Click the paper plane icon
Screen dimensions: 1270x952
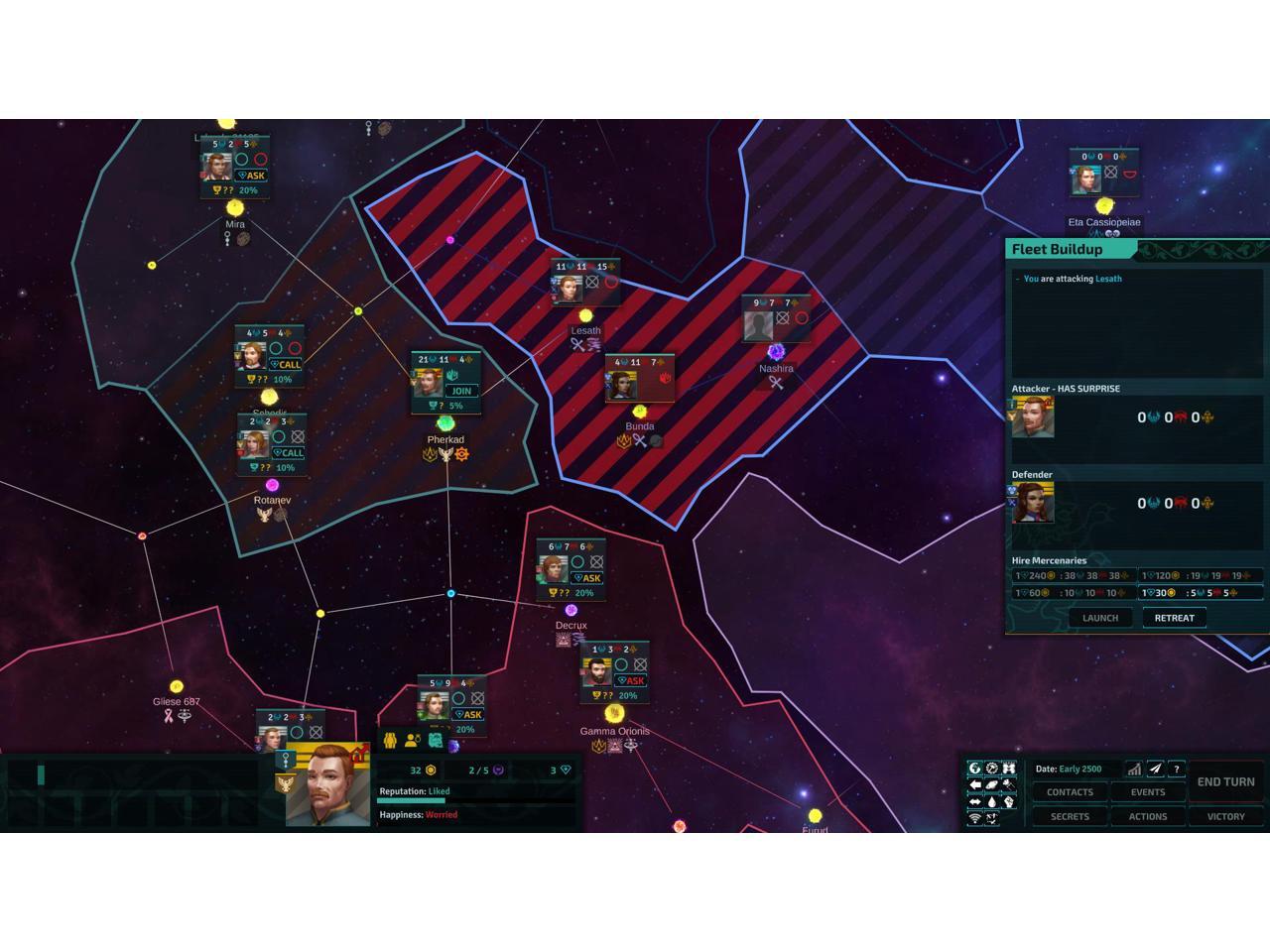(x=1155, y=769)
